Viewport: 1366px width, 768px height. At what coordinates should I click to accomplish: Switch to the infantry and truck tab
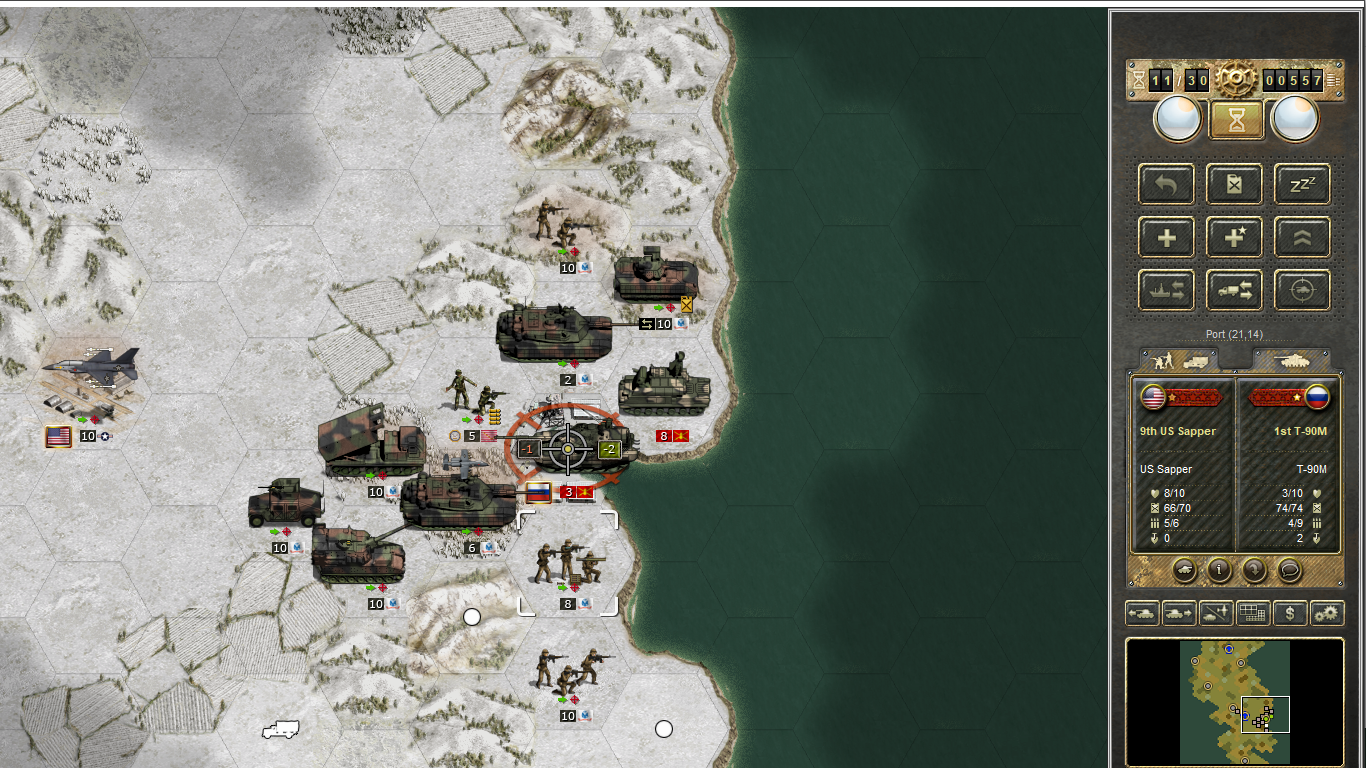[x=1180, y=359]
